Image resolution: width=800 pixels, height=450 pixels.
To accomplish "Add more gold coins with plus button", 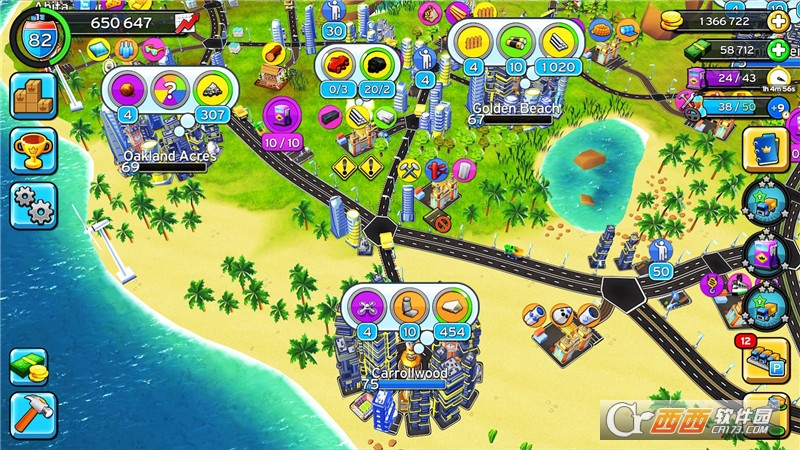I will tap(778, 20).
